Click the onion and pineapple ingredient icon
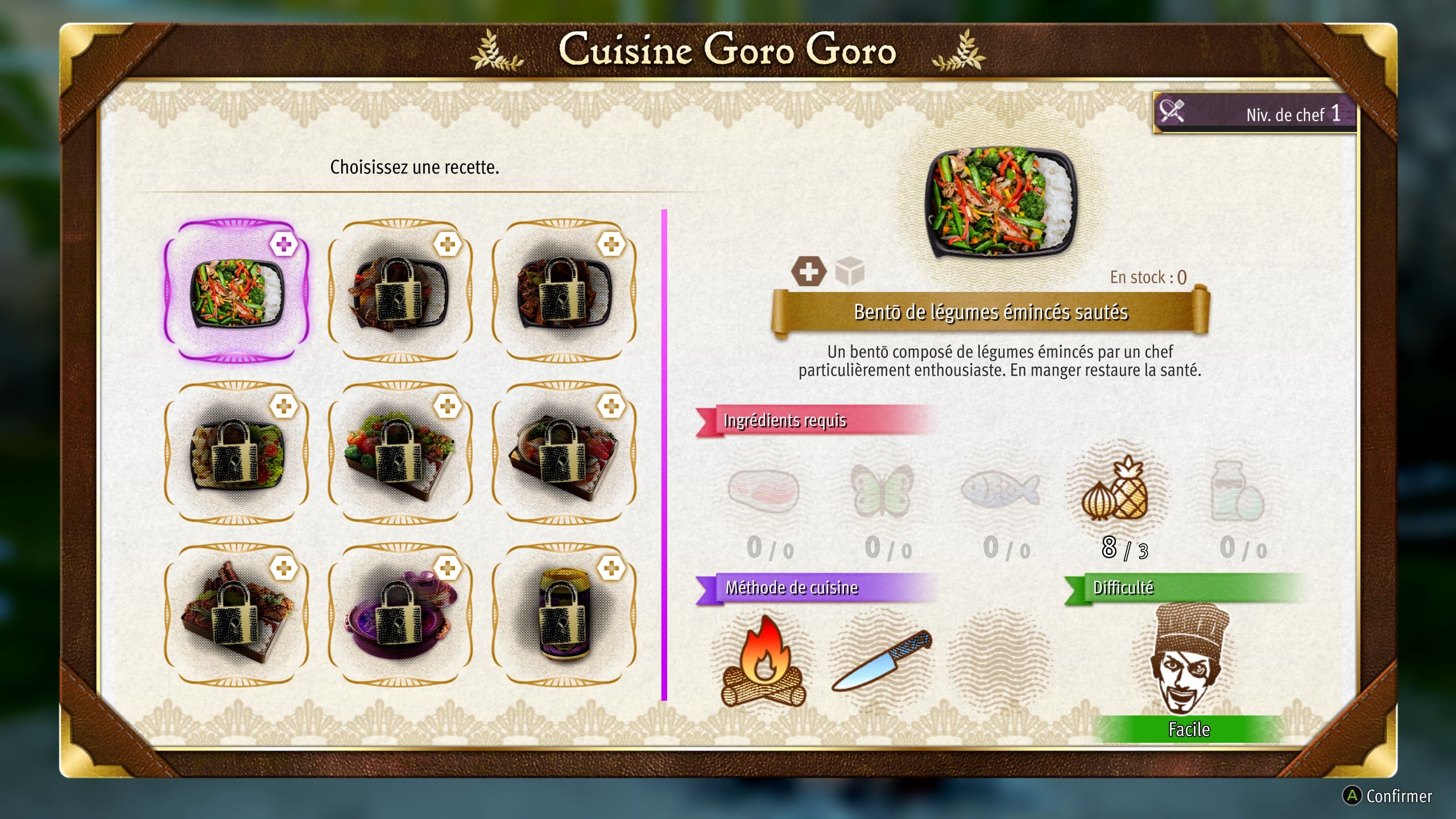 (x=1117, y=491)
